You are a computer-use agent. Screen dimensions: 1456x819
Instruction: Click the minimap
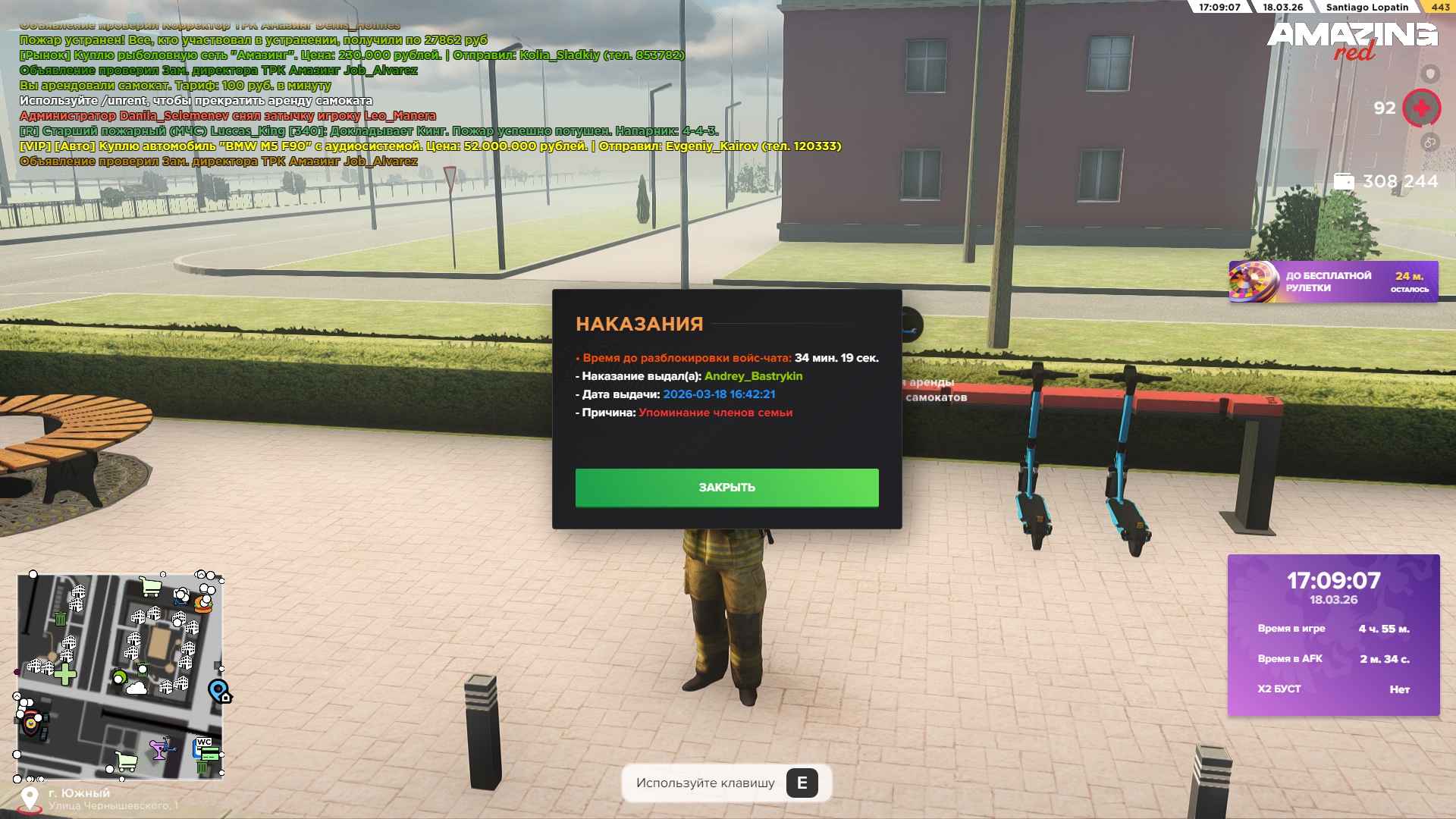120,676
